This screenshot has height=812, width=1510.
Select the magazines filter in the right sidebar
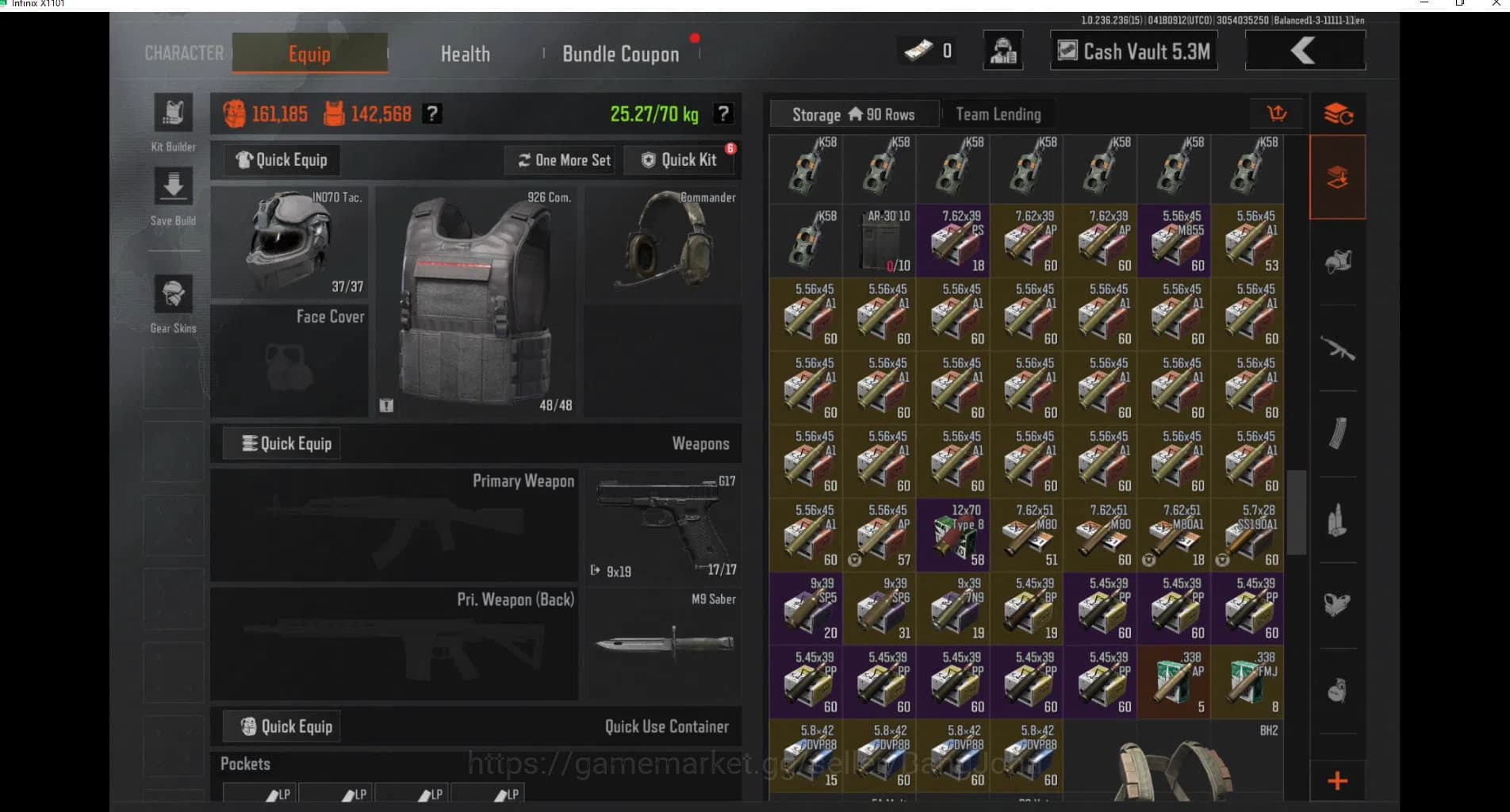click(x=1337, y=432)
